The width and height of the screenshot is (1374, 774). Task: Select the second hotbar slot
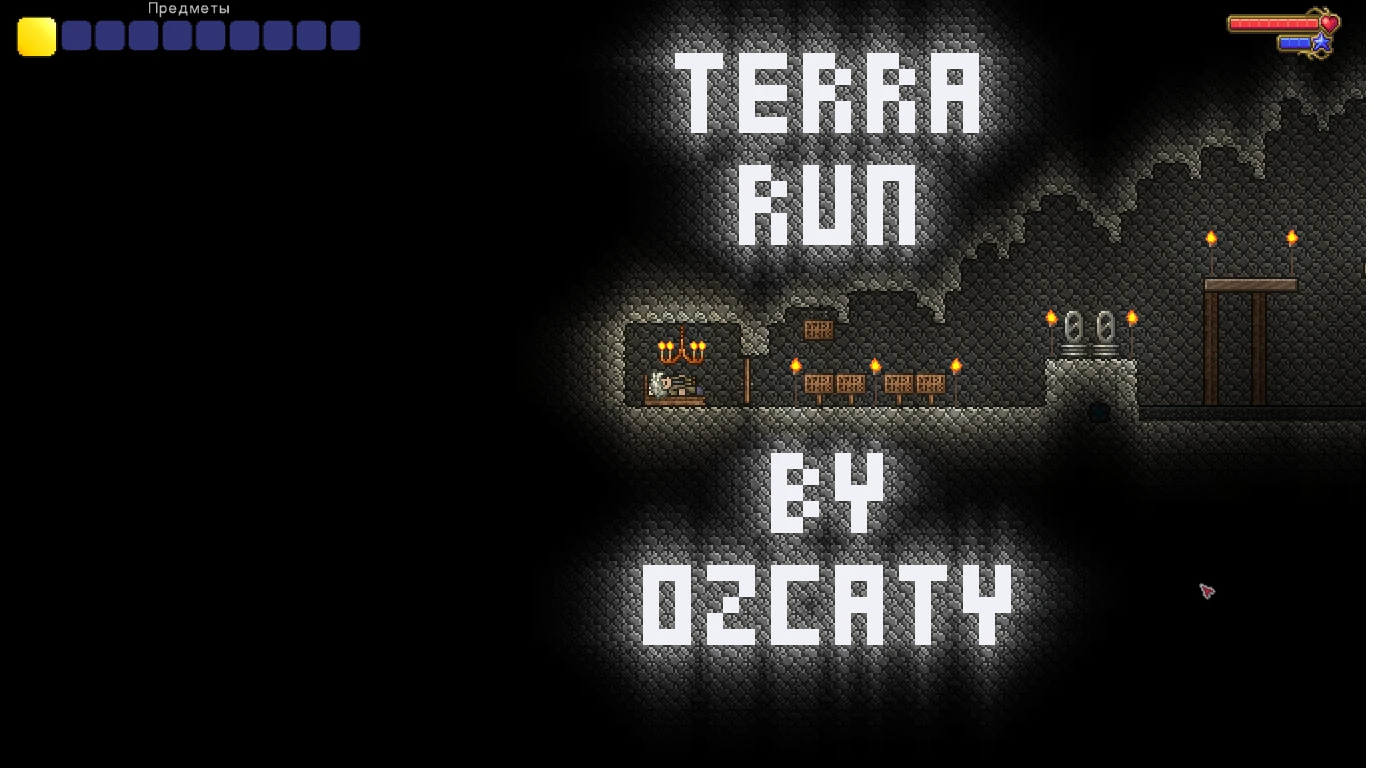76,36
